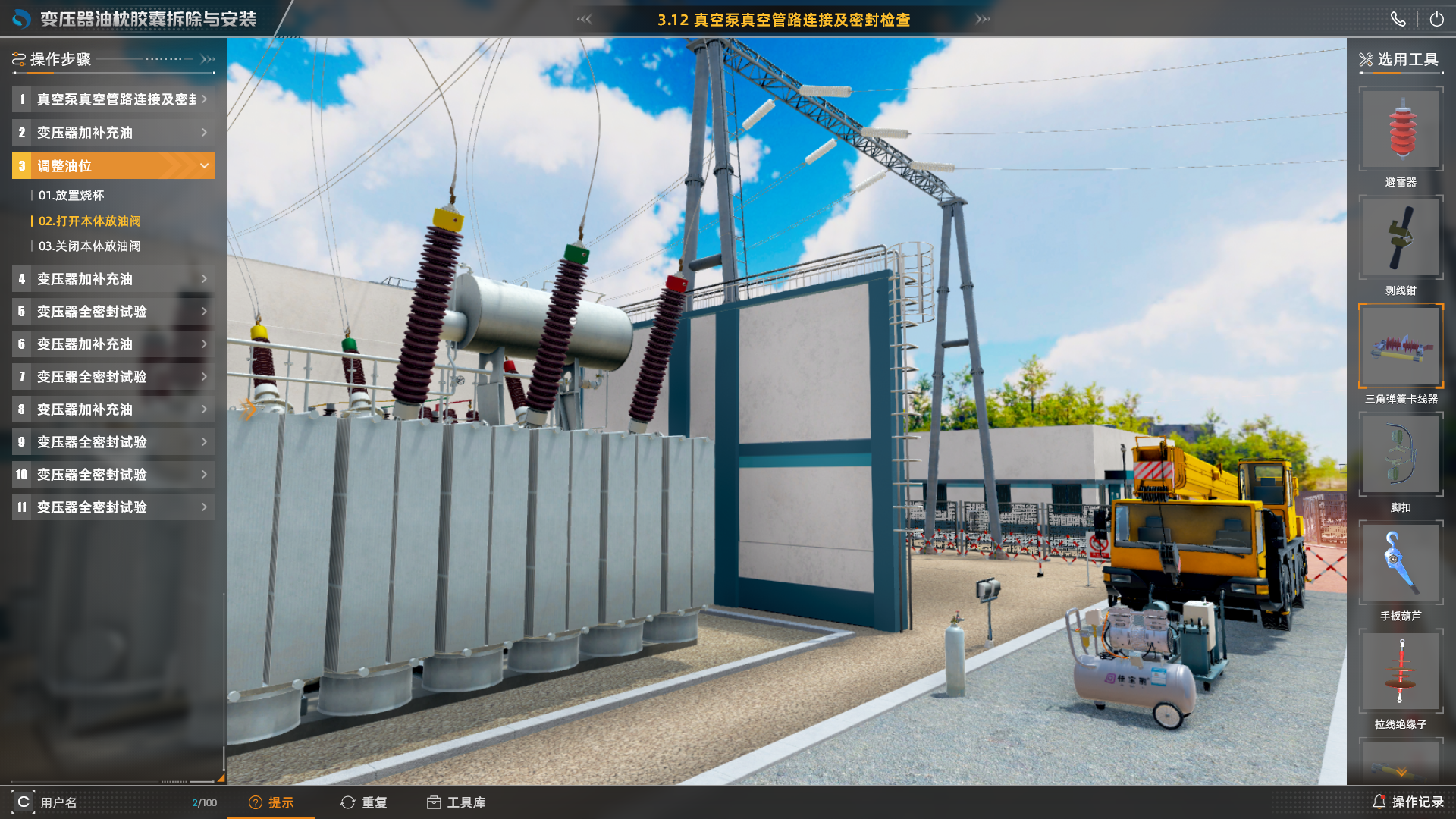Pick the 手扳葫芦 lever hoist tool
Viewport: 1456px width, 819px height.
coord(1401,563)
